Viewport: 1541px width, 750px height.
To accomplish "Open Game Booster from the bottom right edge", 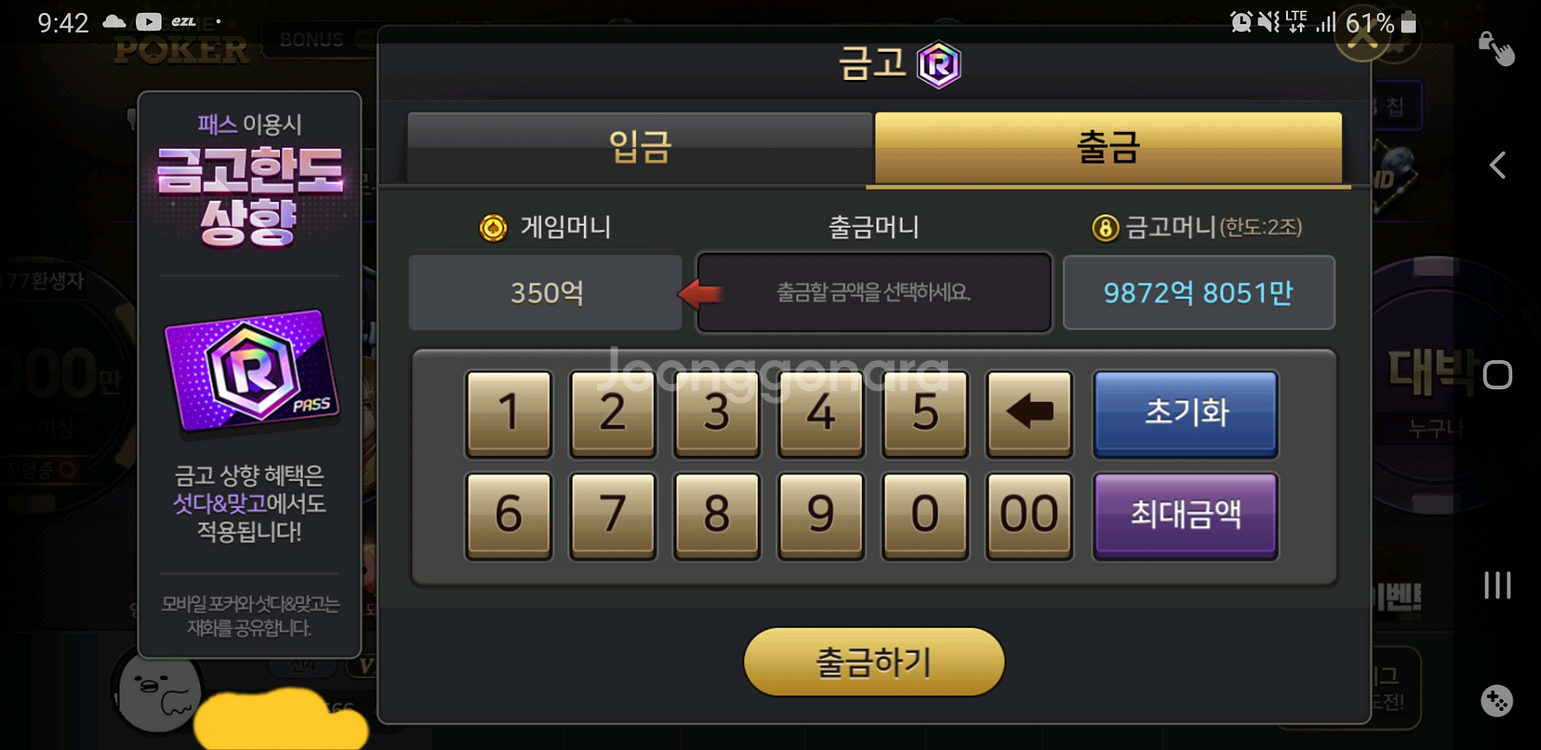I will point(1497,701).
